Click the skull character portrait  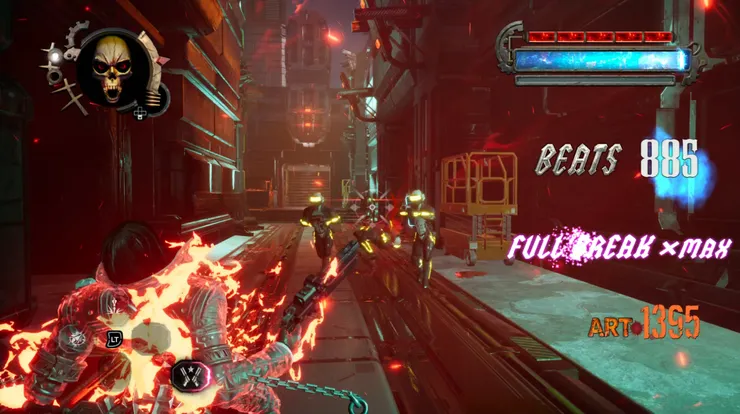pos(113,65)
